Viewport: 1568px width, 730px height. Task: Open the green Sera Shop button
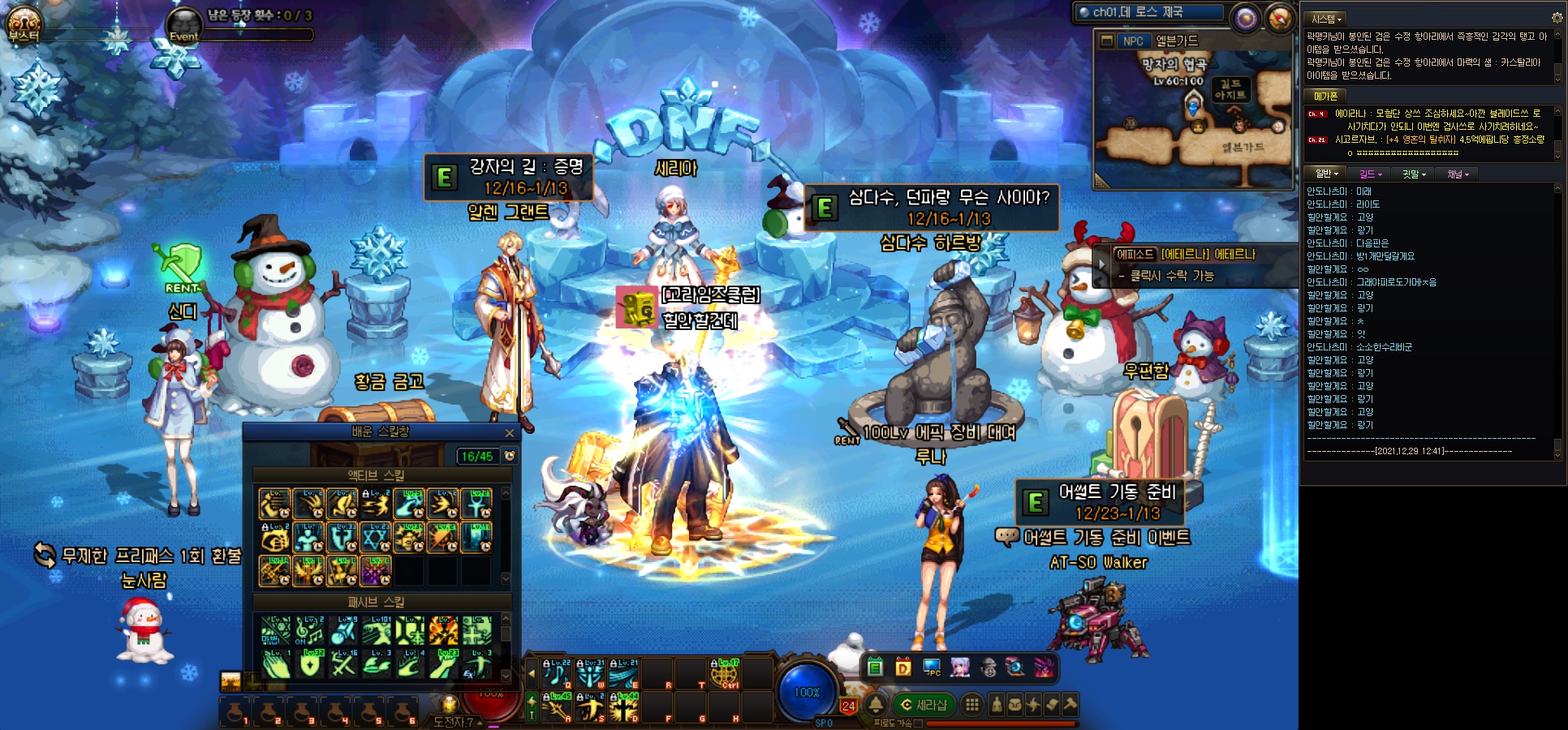click(924, 705)
